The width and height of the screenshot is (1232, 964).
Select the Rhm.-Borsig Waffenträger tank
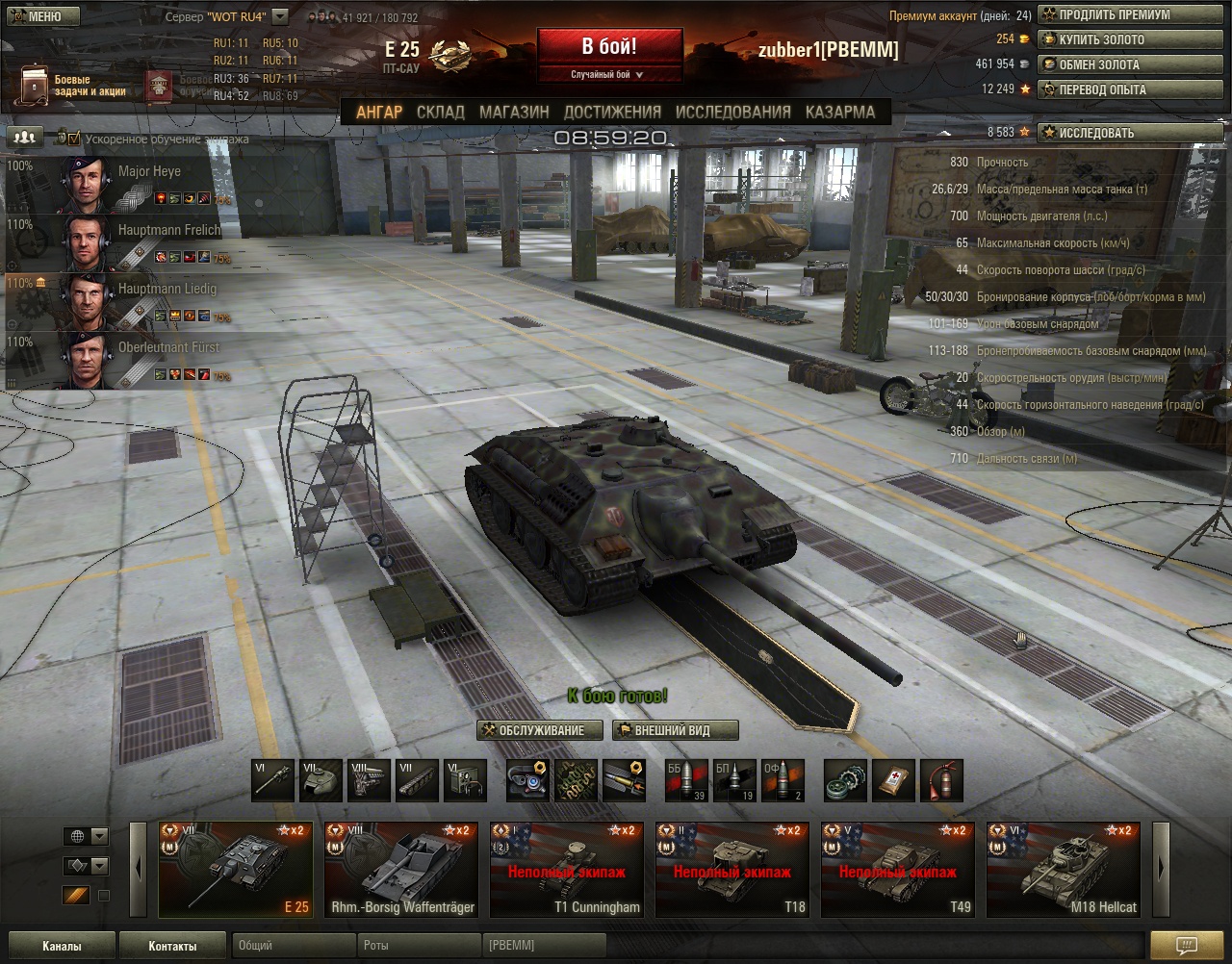click(403, 869)
